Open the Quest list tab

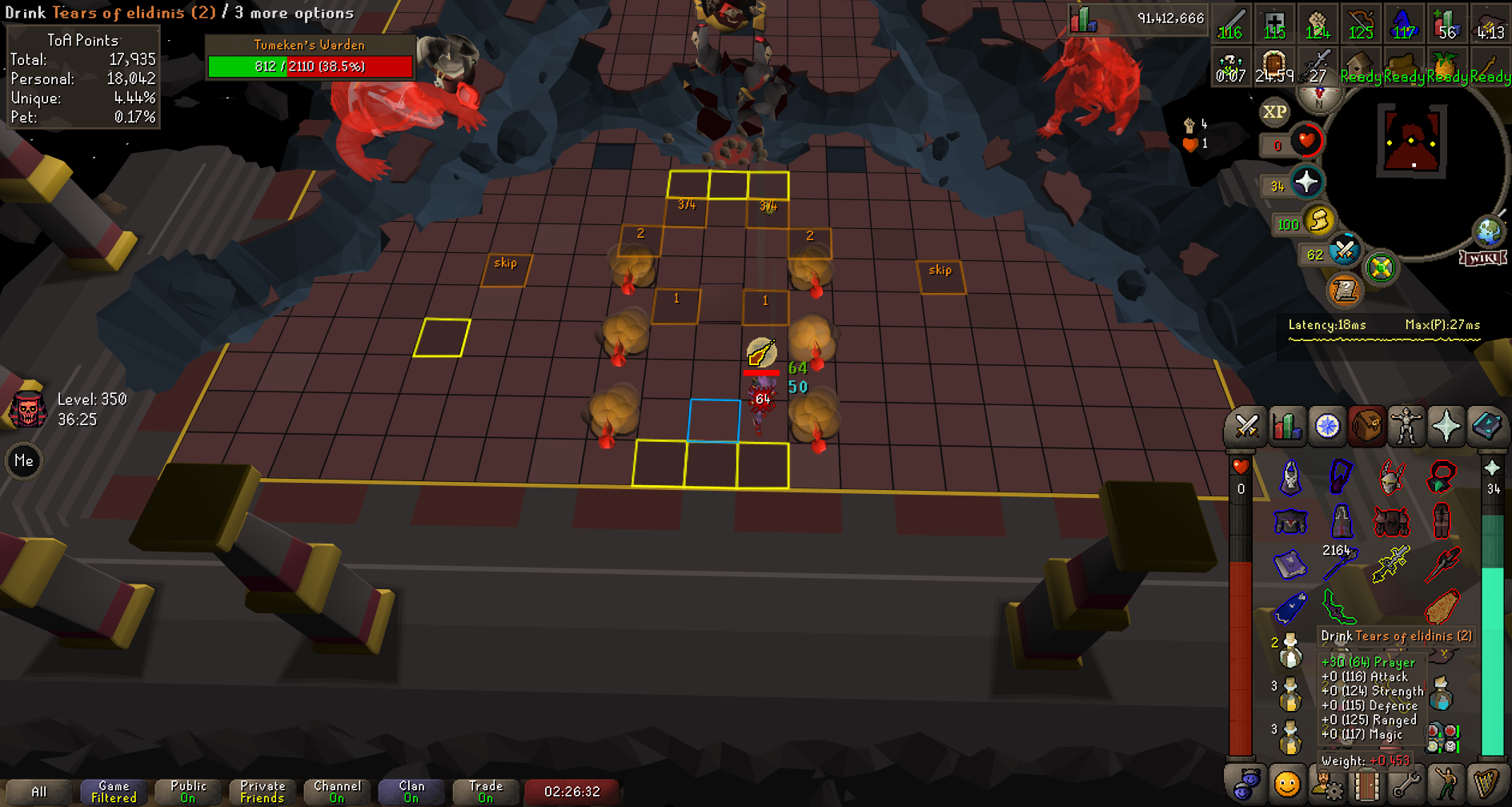point(1326,426)
